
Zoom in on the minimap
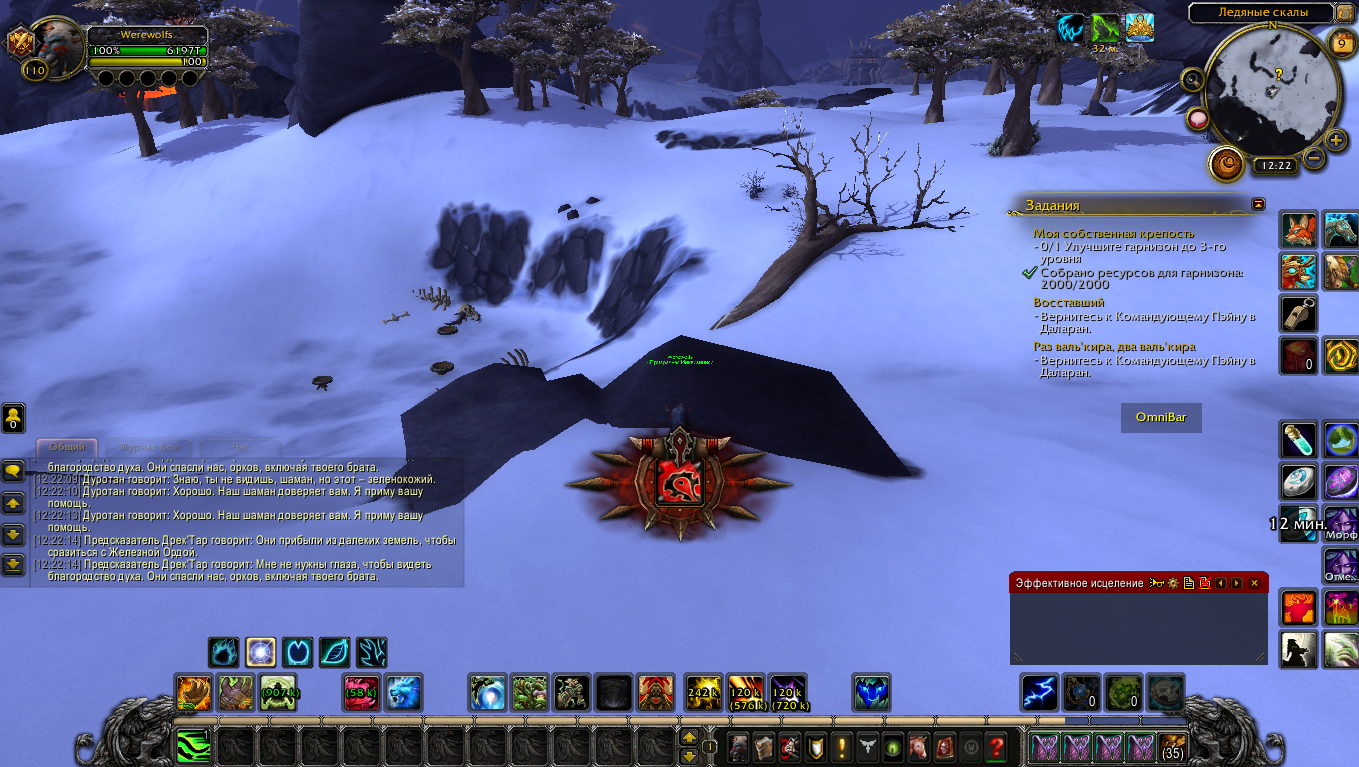[x=1336, y=139]
